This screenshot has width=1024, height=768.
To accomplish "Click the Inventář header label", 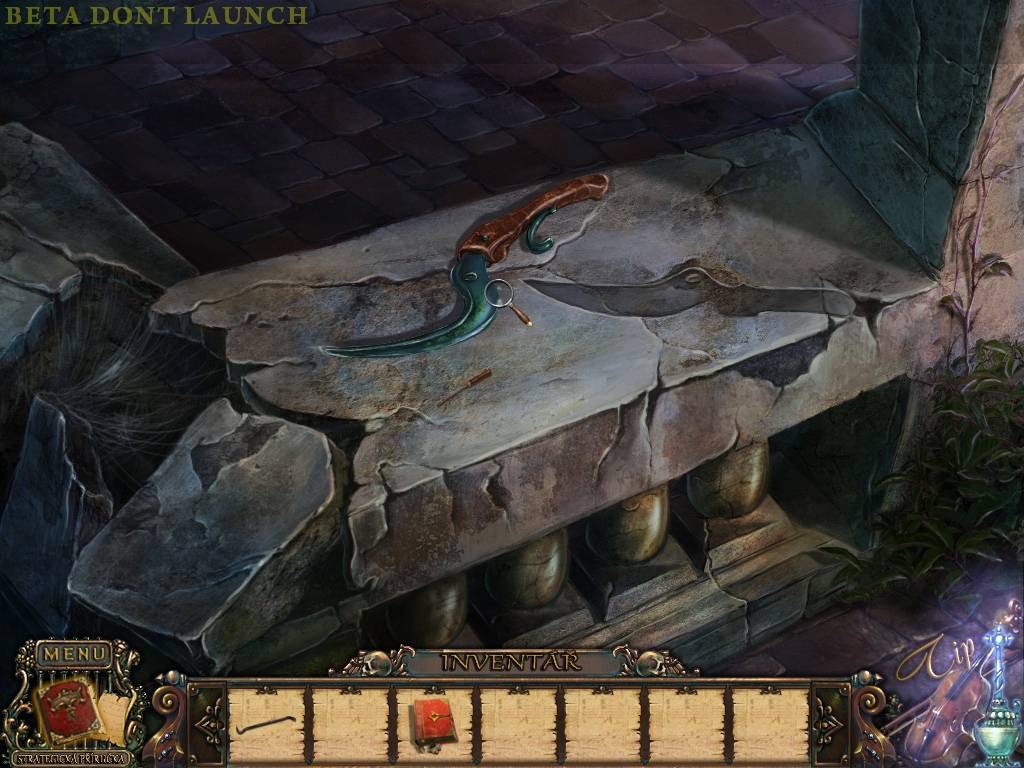I will click(514, 662).
